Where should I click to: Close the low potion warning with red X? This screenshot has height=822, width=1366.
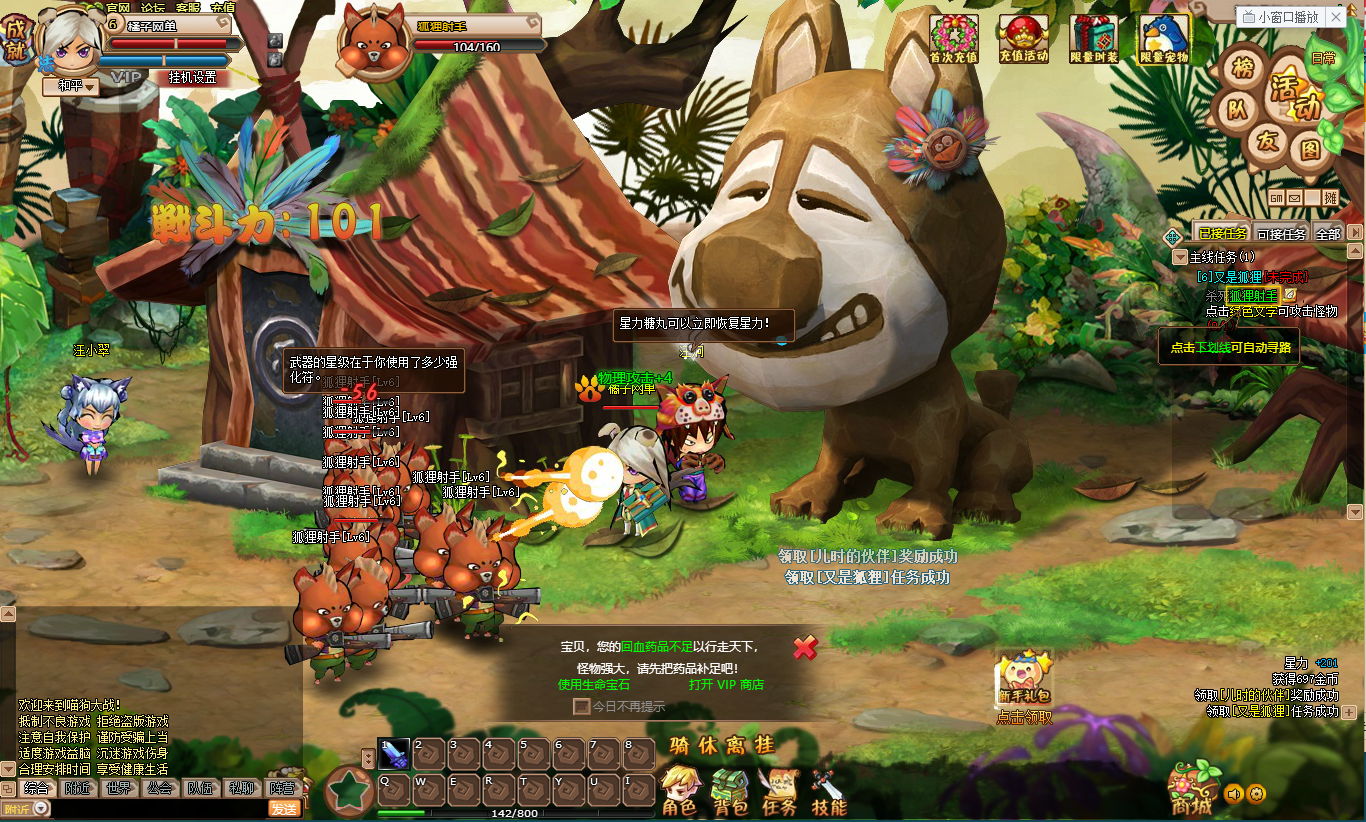tap(805, 648)
